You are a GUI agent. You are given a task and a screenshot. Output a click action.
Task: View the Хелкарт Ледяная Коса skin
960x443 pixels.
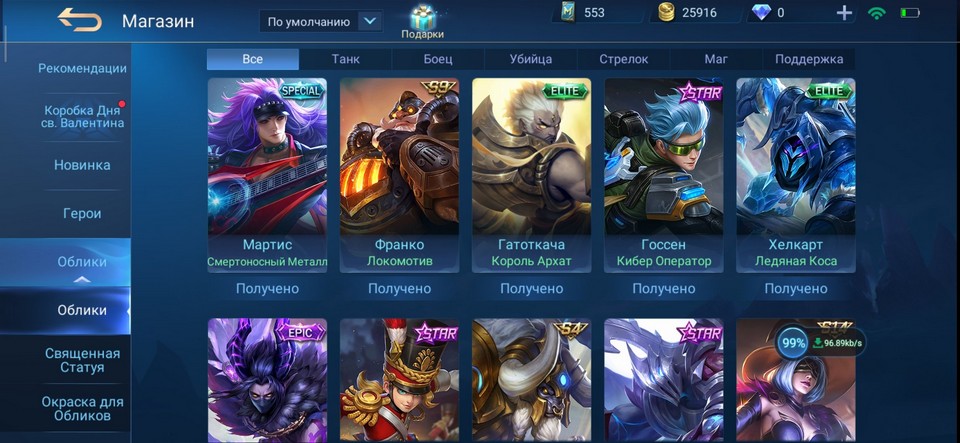pyautogui.click(x=796, y=175)
